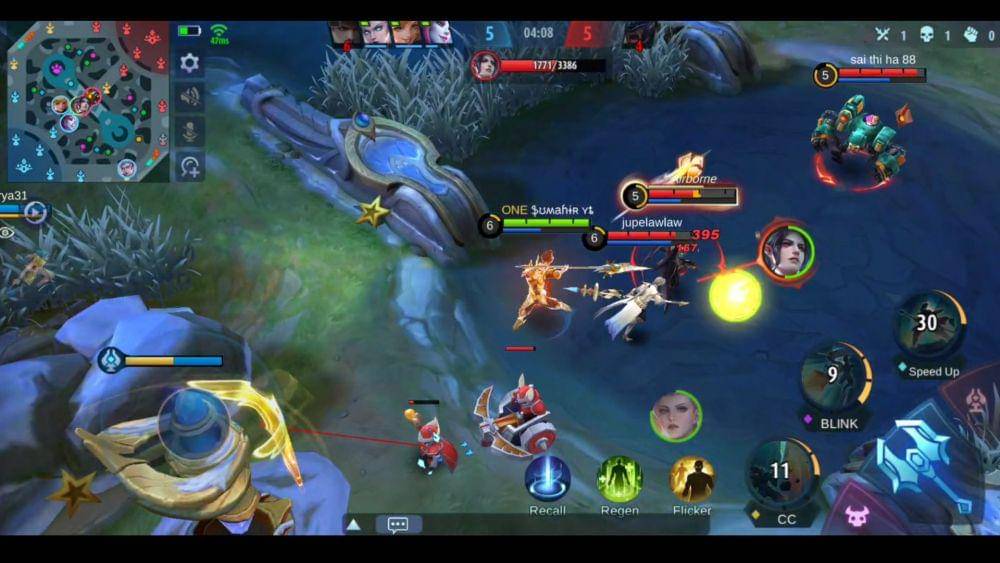The width and height of the screenshot is (1000, 563).
Task: Trigger the CC skill button
Action: tap(781, 474)
